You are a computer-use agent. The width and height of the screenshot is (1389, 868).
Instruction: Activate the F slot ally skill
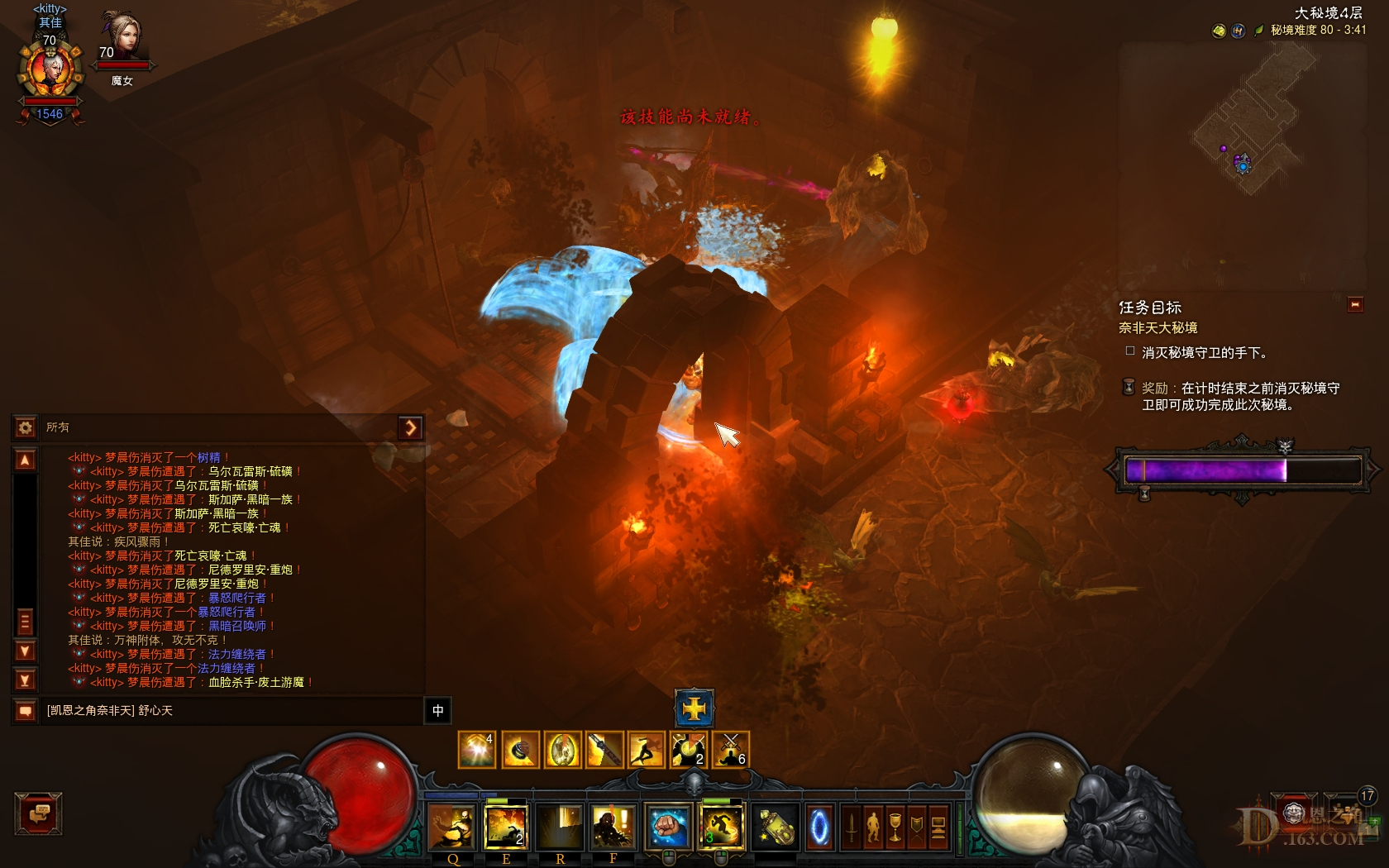pyautogui.click(x=613, y=827)
